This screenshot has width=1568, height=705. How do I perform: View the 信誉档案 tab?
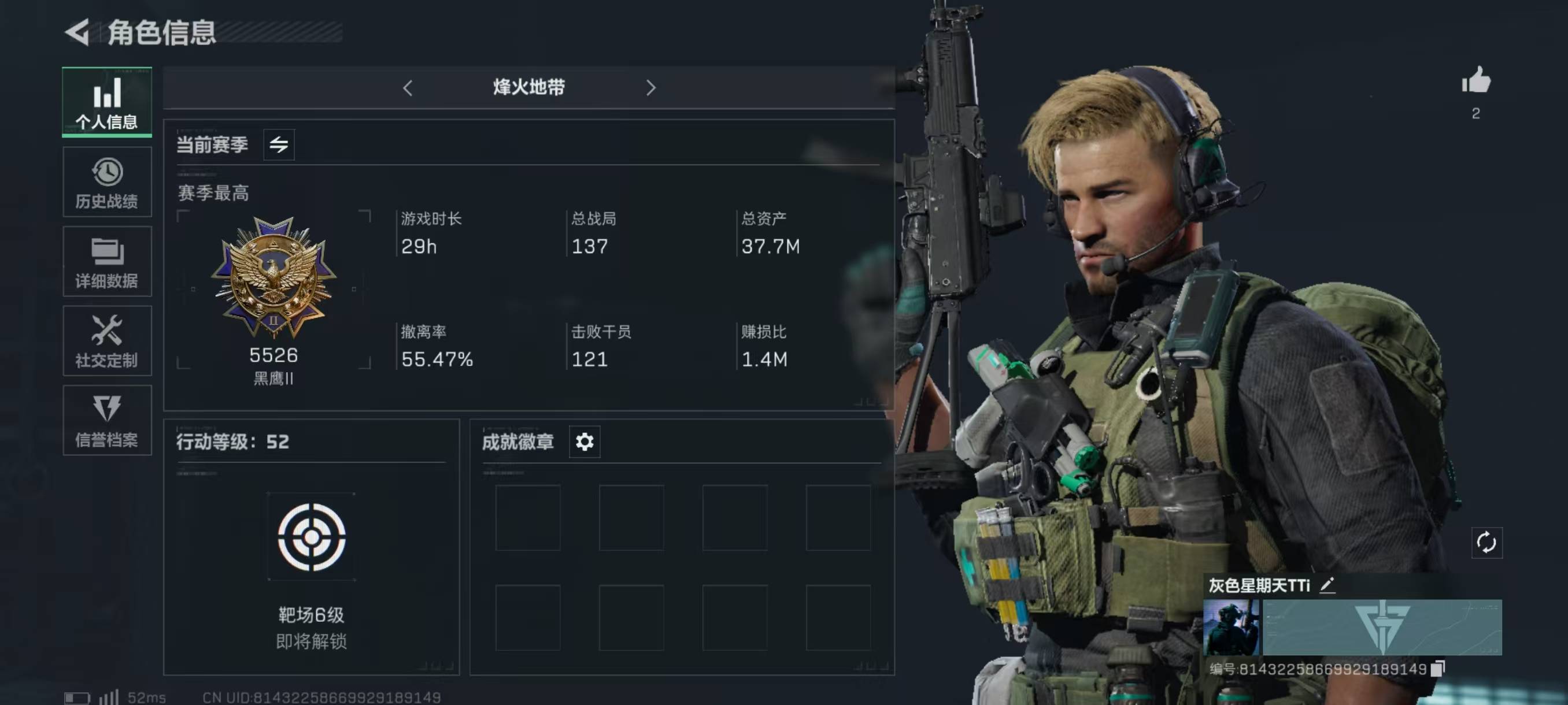coord(106,420)
